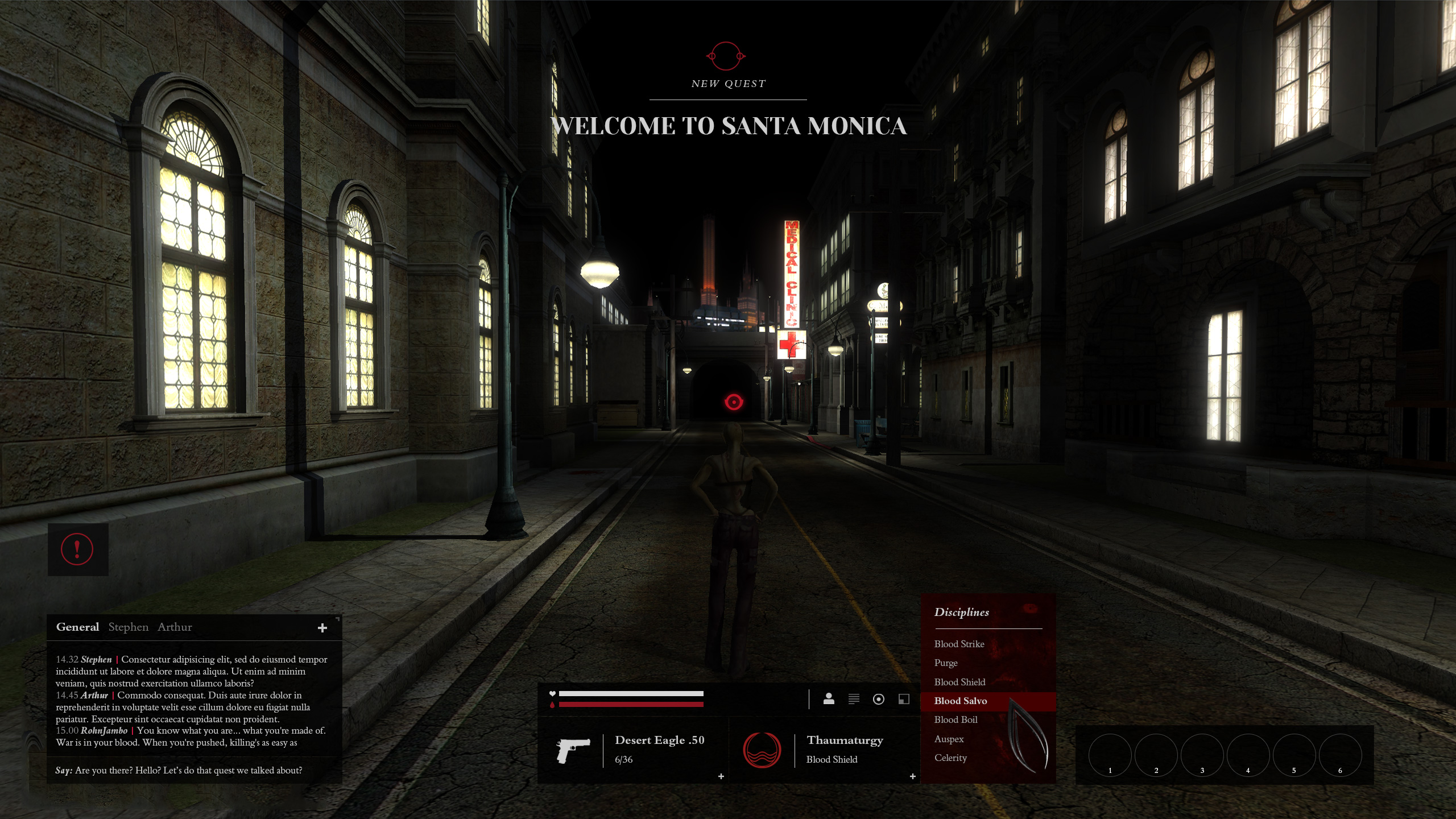Choose the Blood Strike discipline
Viewport: 1456px width, 819px height.
click(959, 644)
